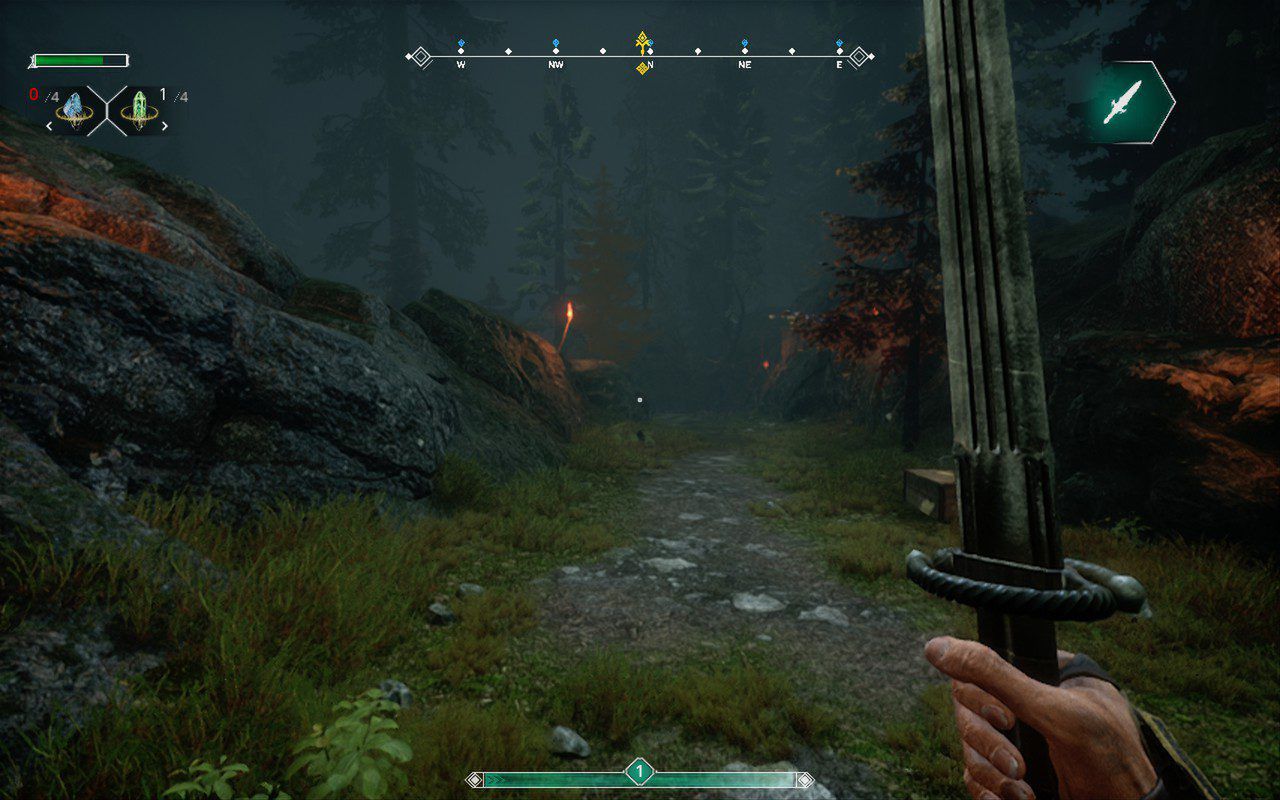Click the blue marker above compass W
The image size is (1280, 800).
[461, 44]
